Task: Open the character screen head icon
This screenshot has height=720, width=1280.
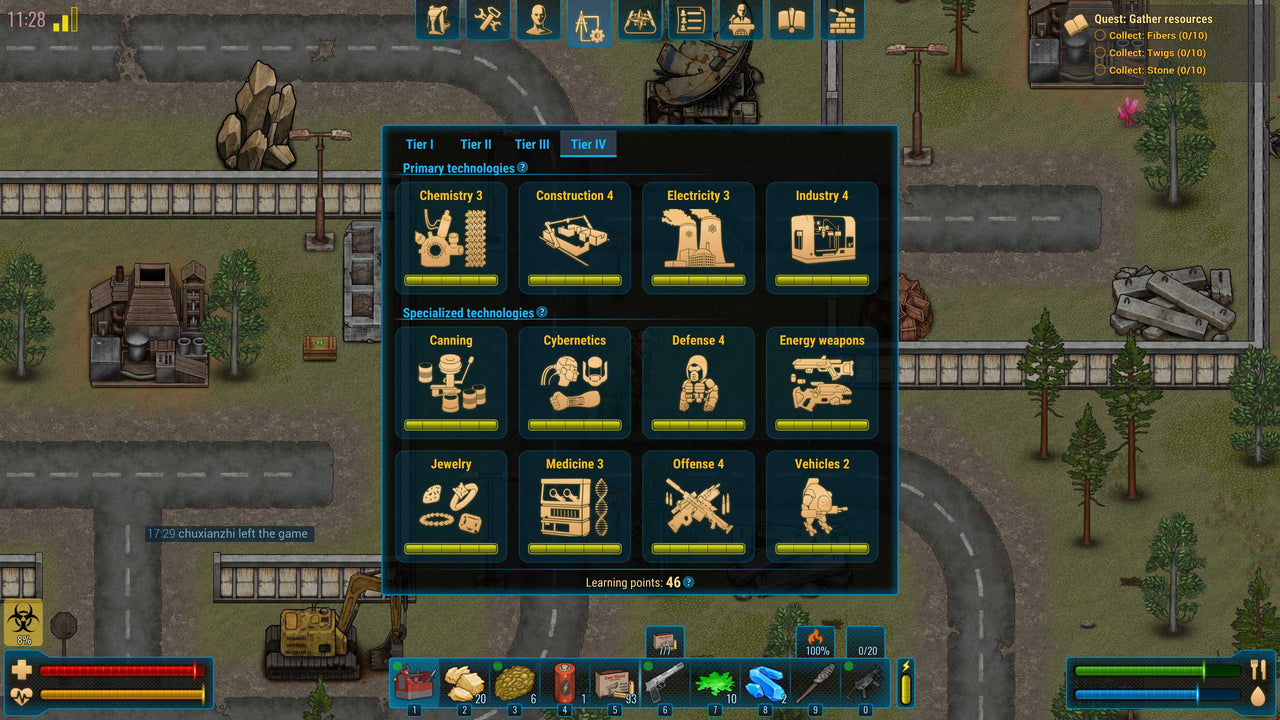Action: [x=538, y=19]
